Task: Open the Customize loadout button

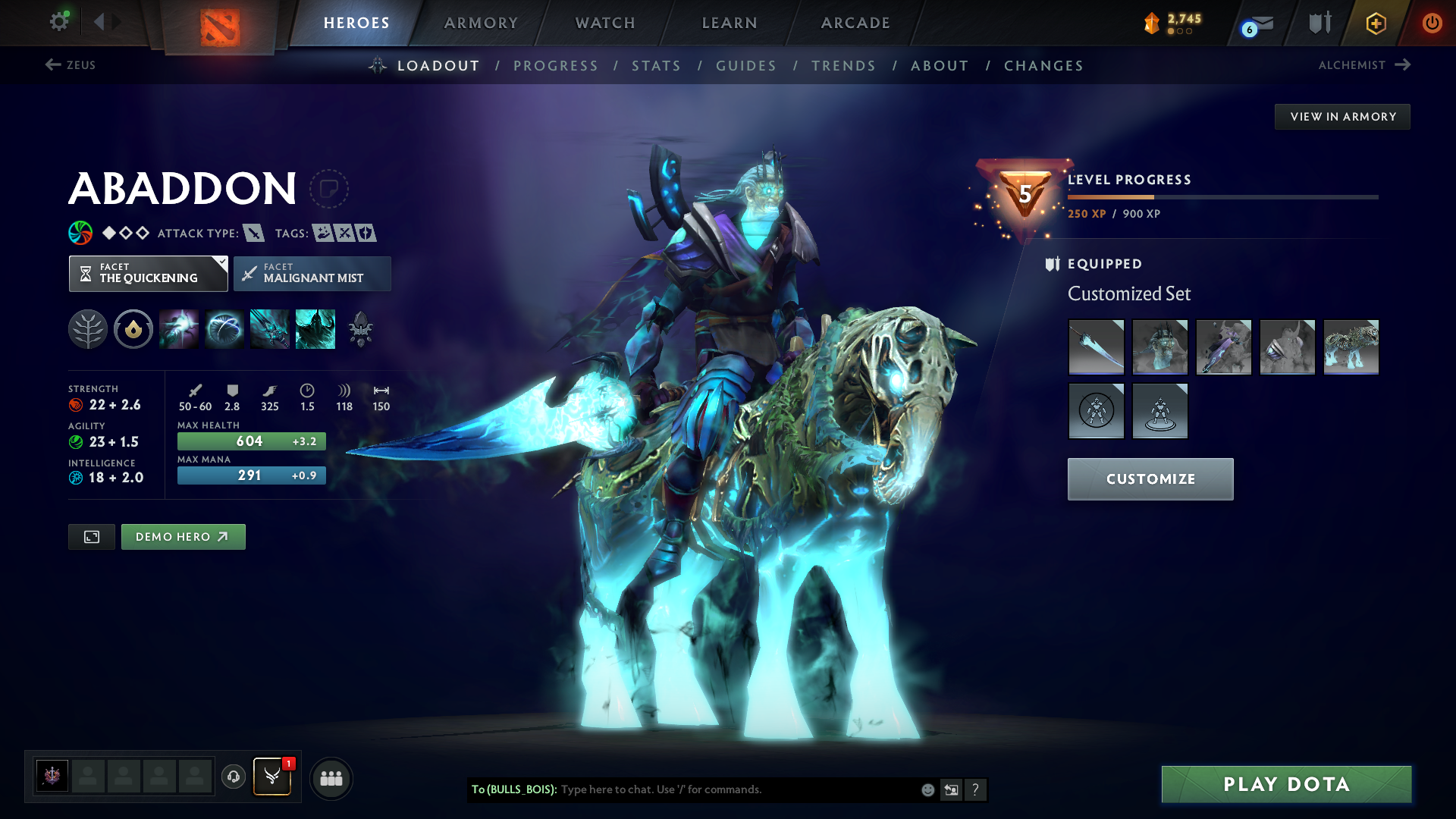Action: pos(1150,479)
